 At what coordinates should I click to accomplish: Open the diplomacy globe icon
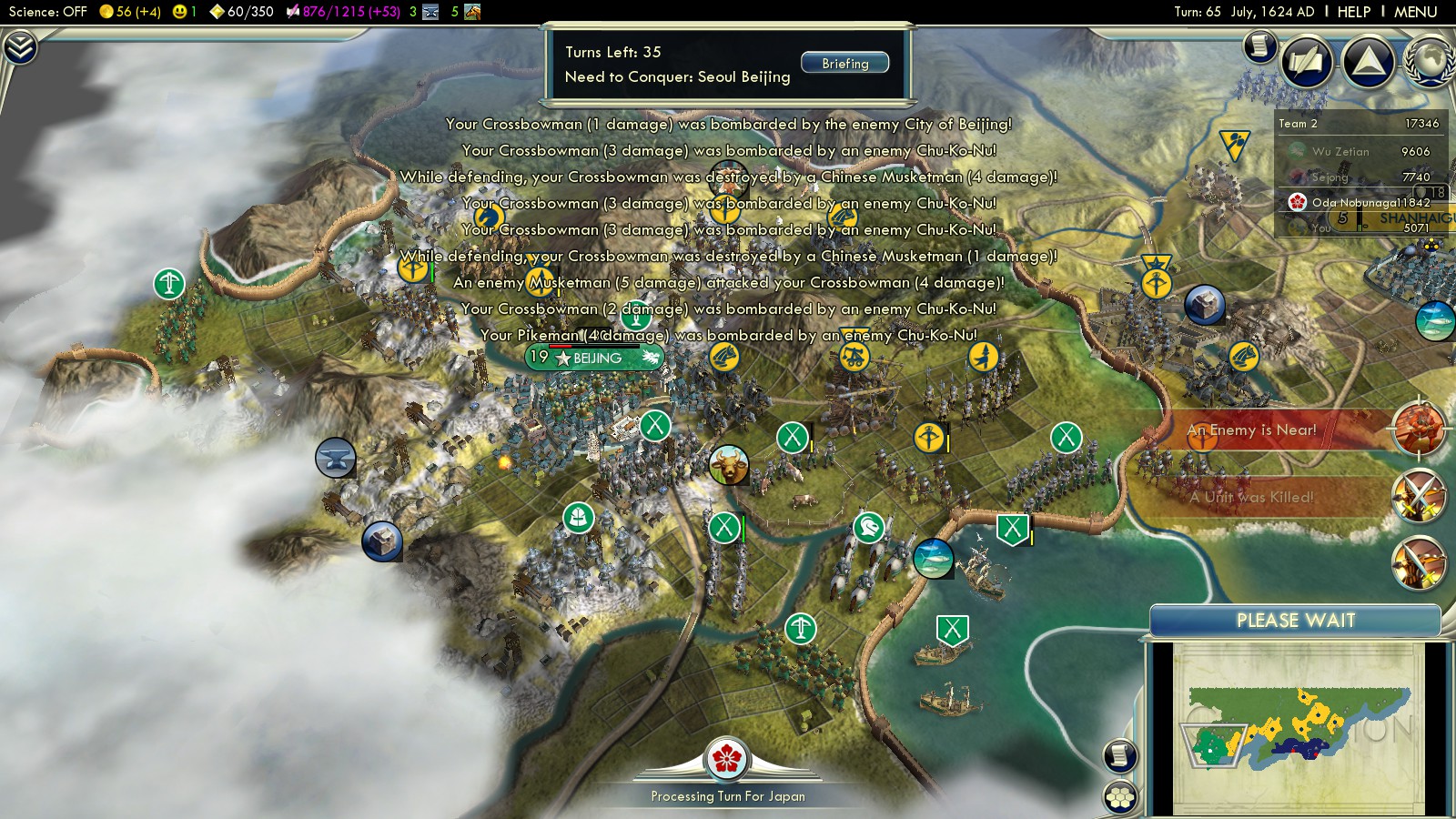tap(1431, 62)
